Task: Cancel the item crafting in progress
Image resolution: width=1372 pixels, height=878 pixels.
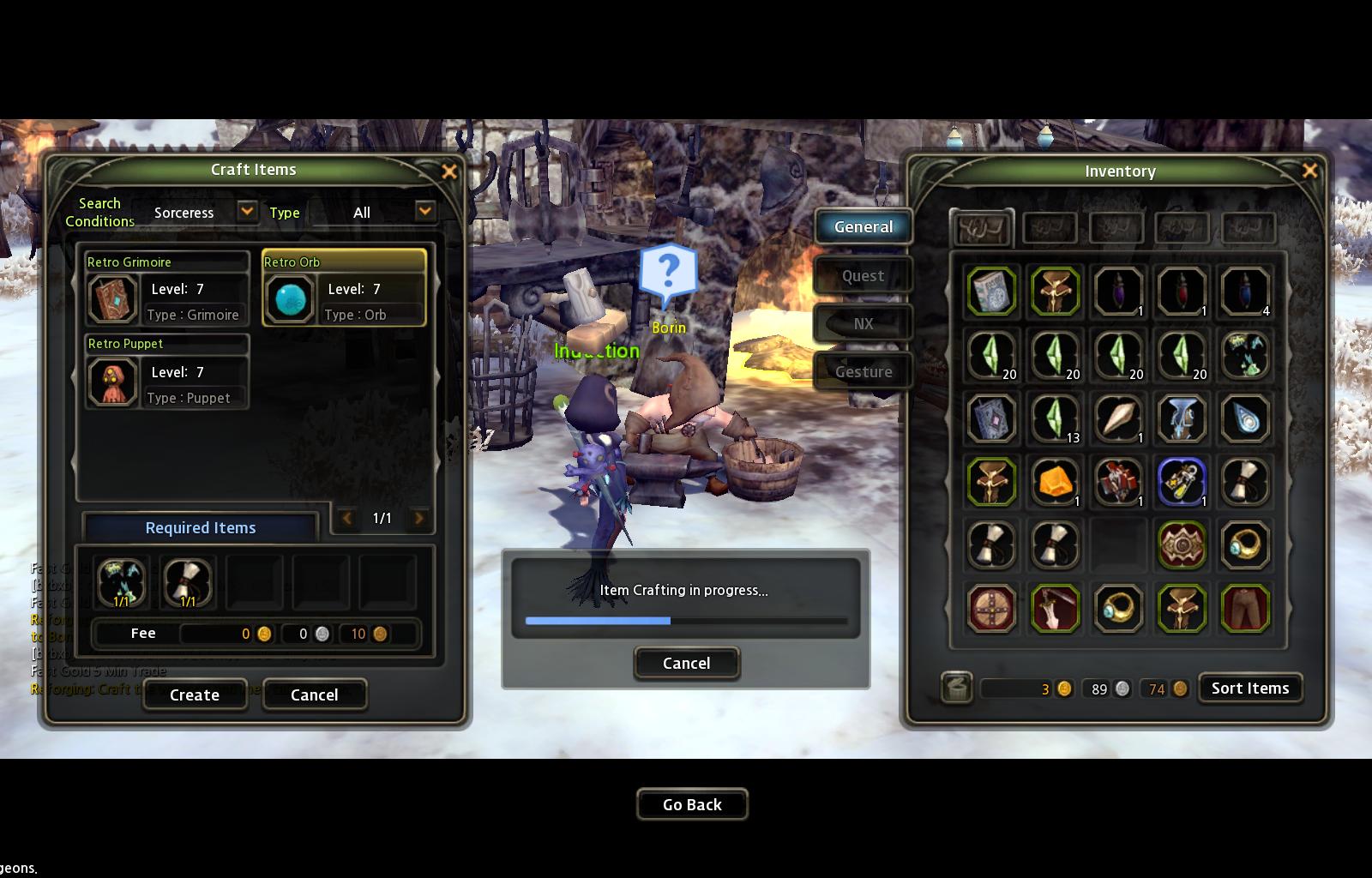Action: tap(686, 663)
